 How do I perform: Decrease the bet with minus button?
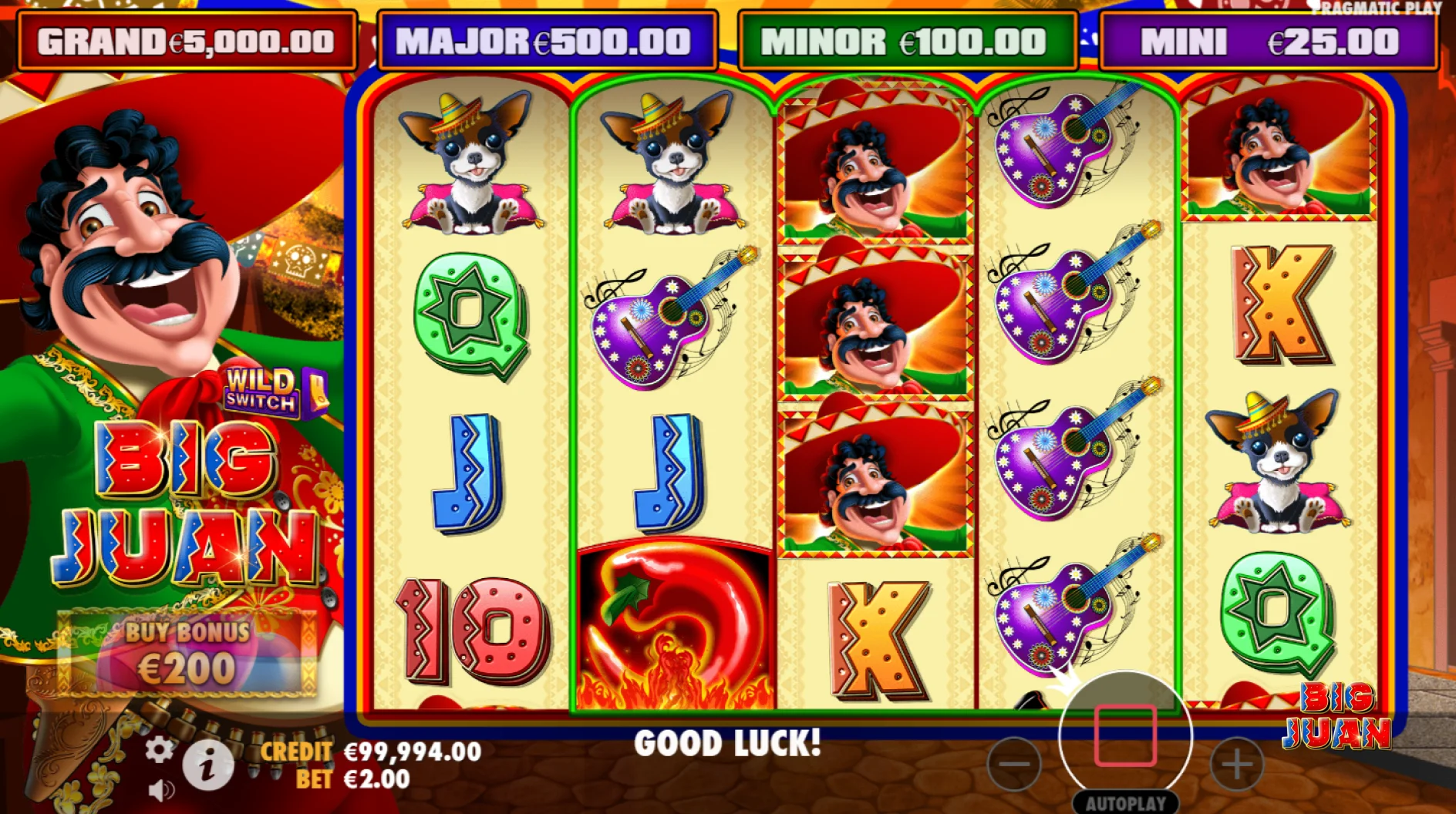(1014, 765)
